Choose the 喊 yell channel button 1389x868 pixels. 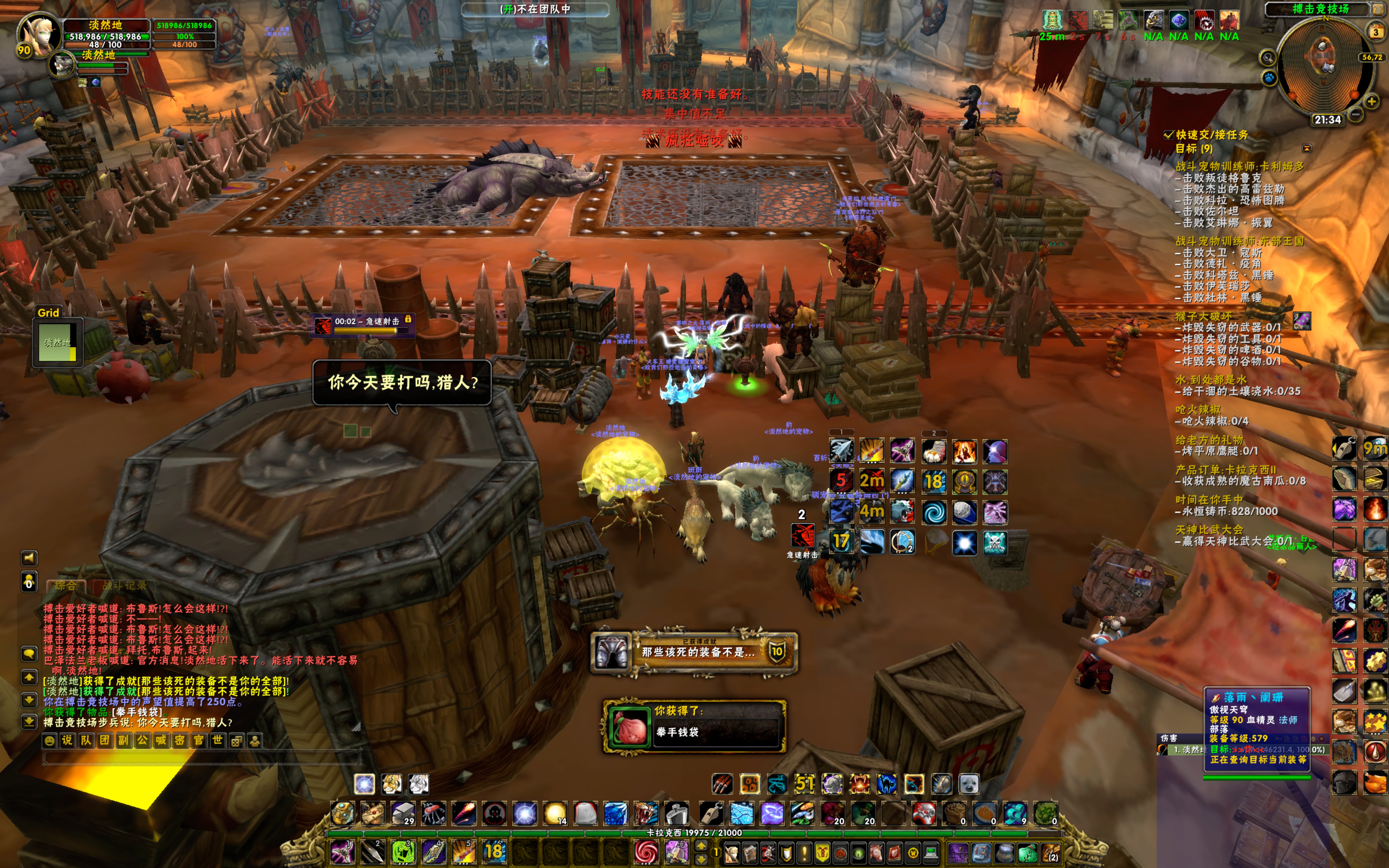coord(161,741)
